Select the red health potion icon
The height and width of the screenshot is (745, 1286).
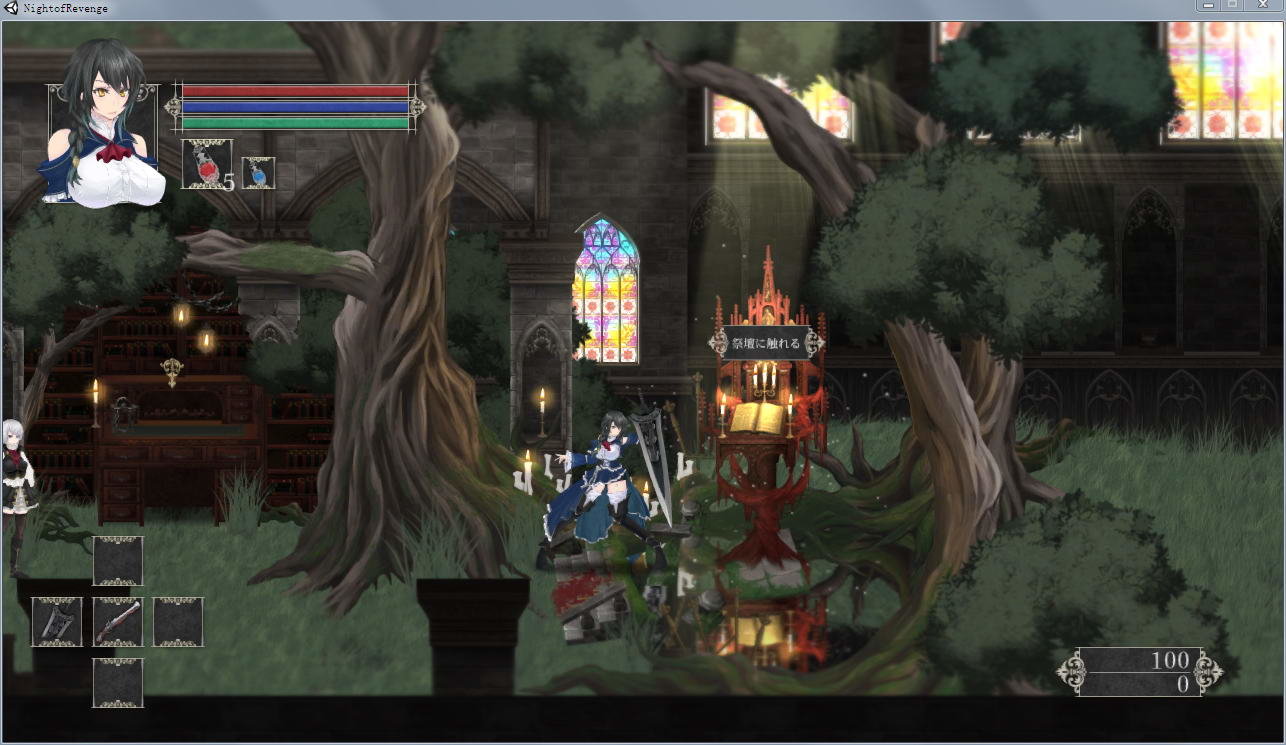(x=207, y=165)
